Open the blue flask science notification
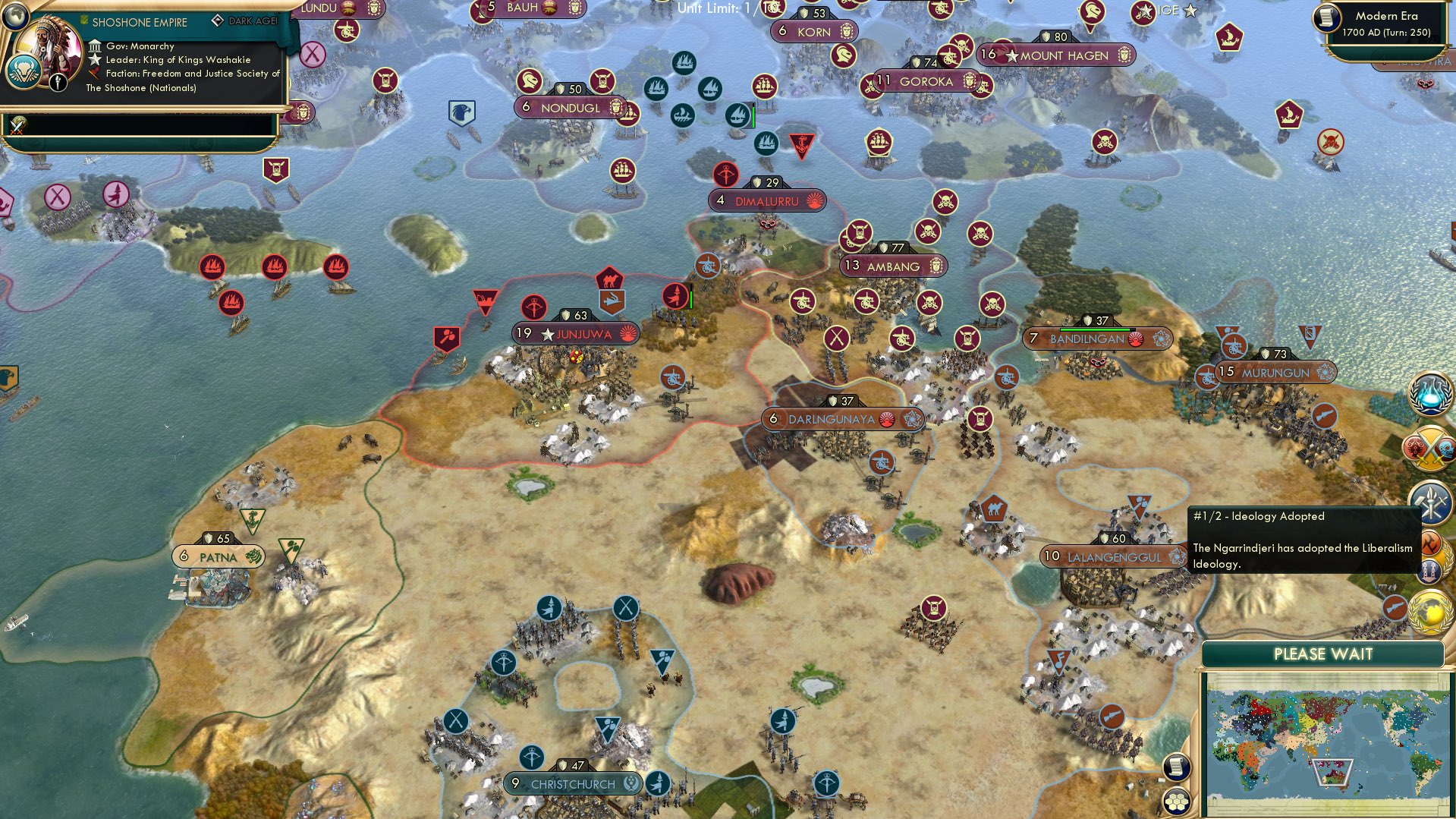This screenshot has width=1456, height=819. 1430,395
